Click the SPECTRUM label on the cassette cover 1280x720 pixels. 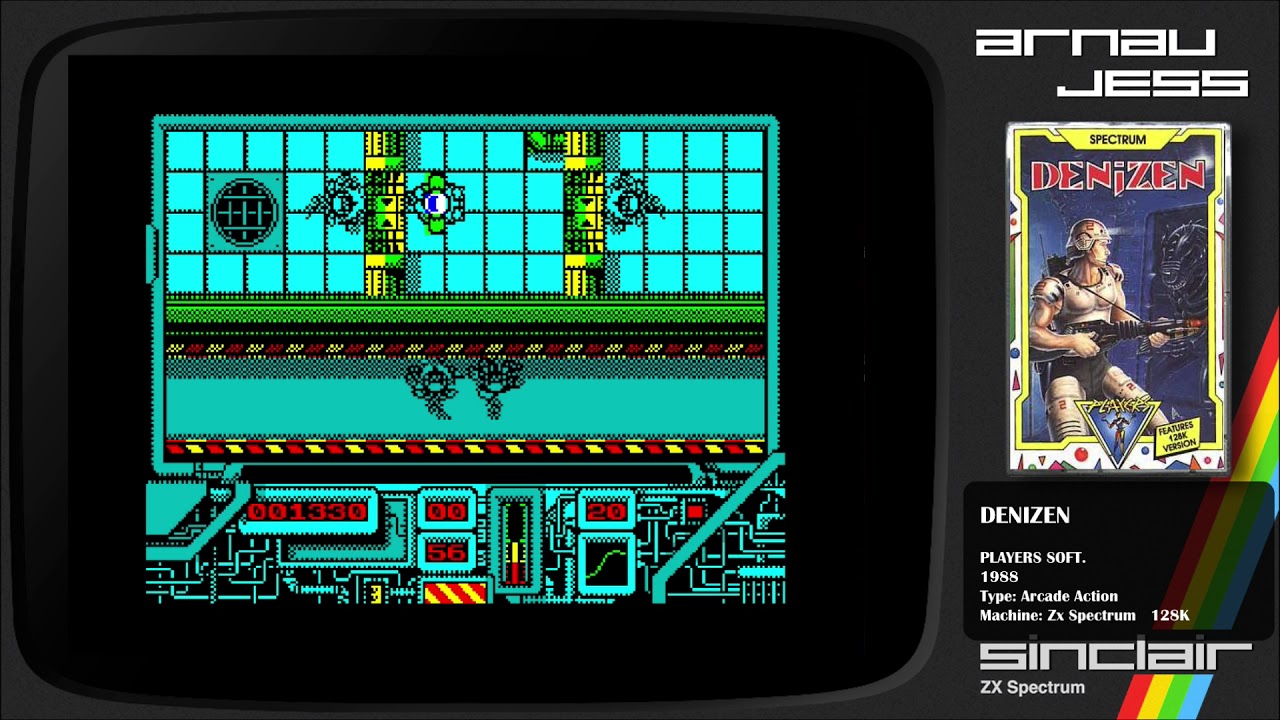point(1117,140)
